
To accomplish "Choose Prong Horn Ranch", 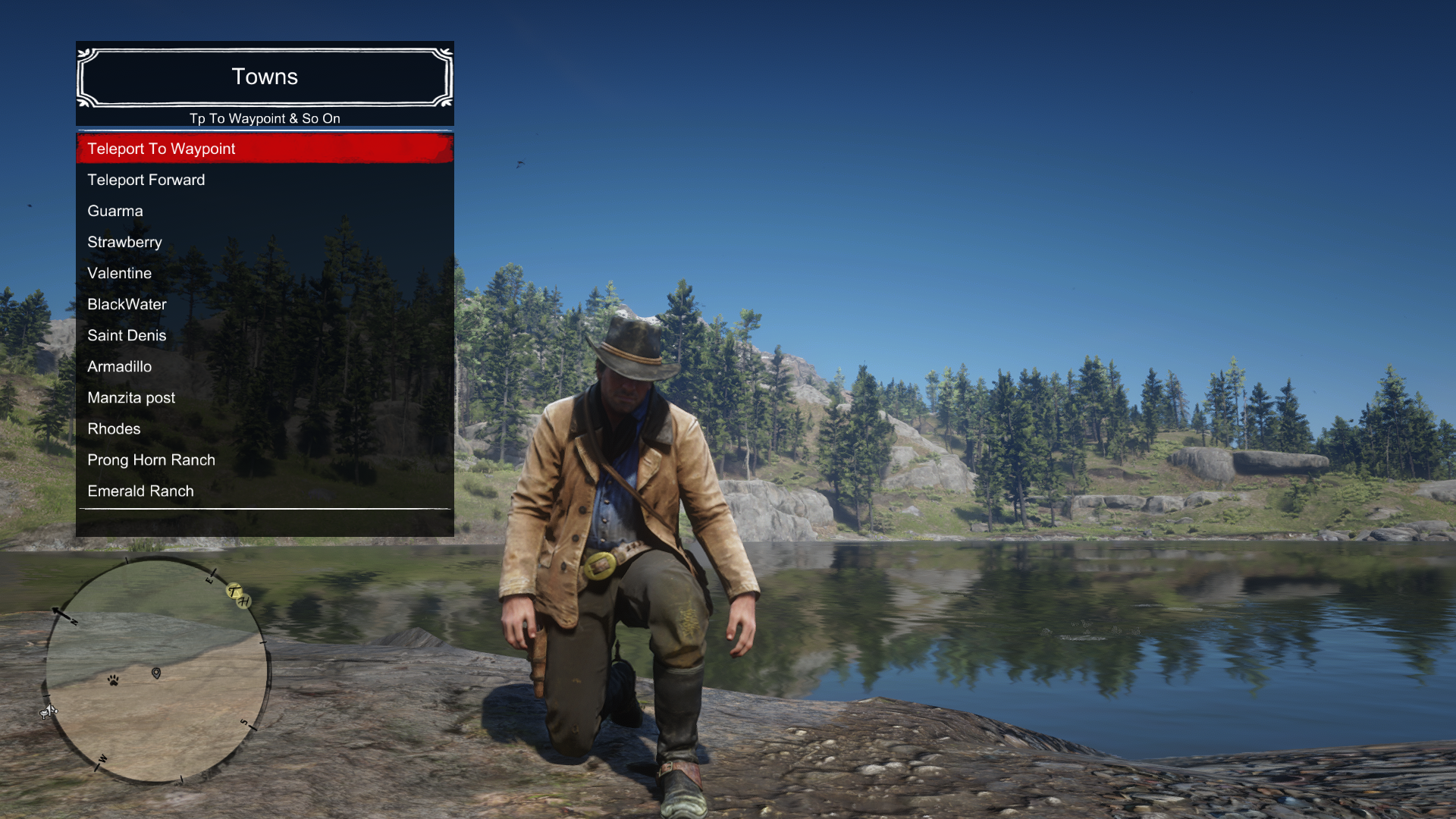I will point(265,460).
